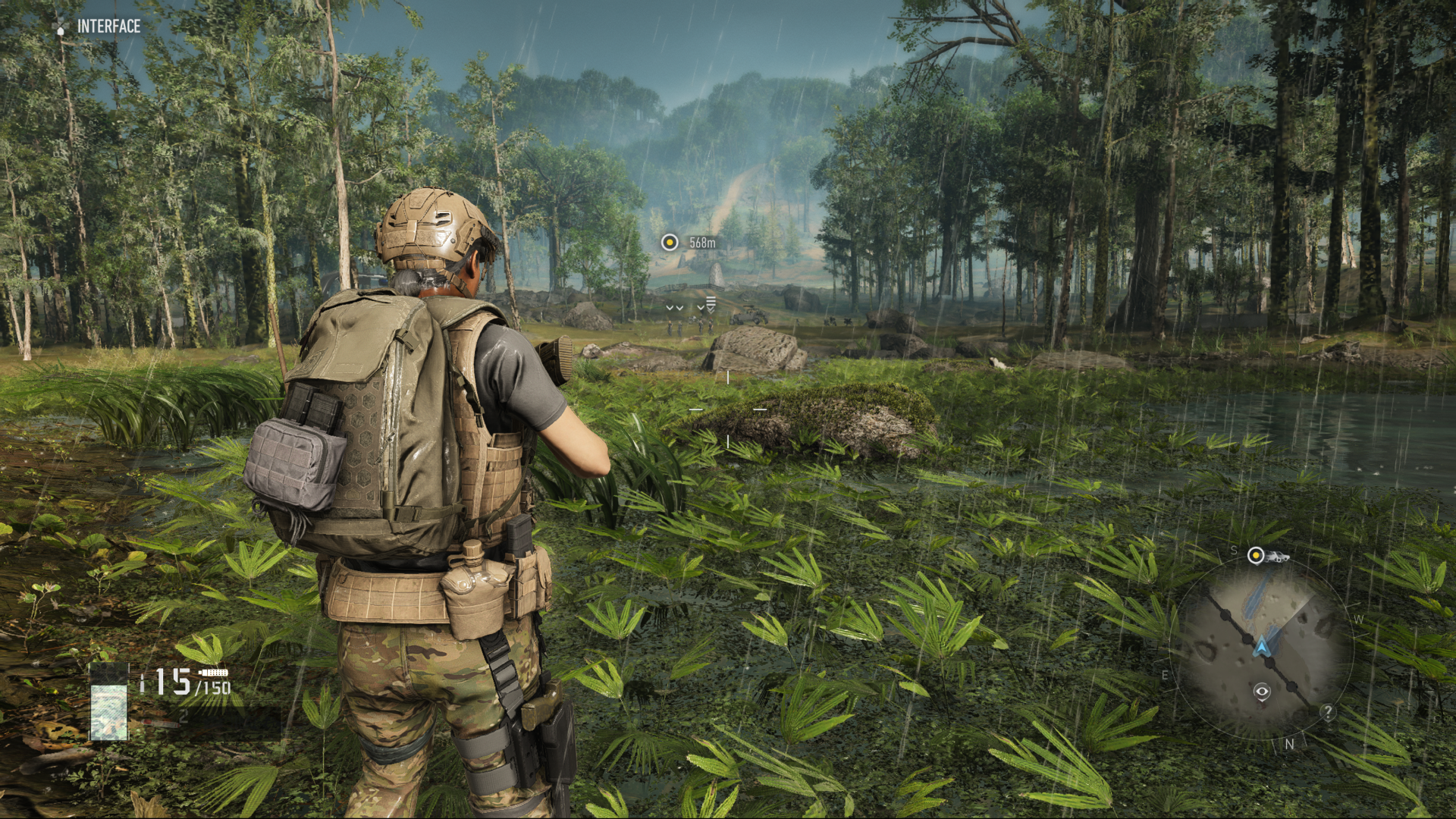Click the stacked-bars enemy squad marker
This screenshot has height=819, width=1456.
tap(711, 301)
